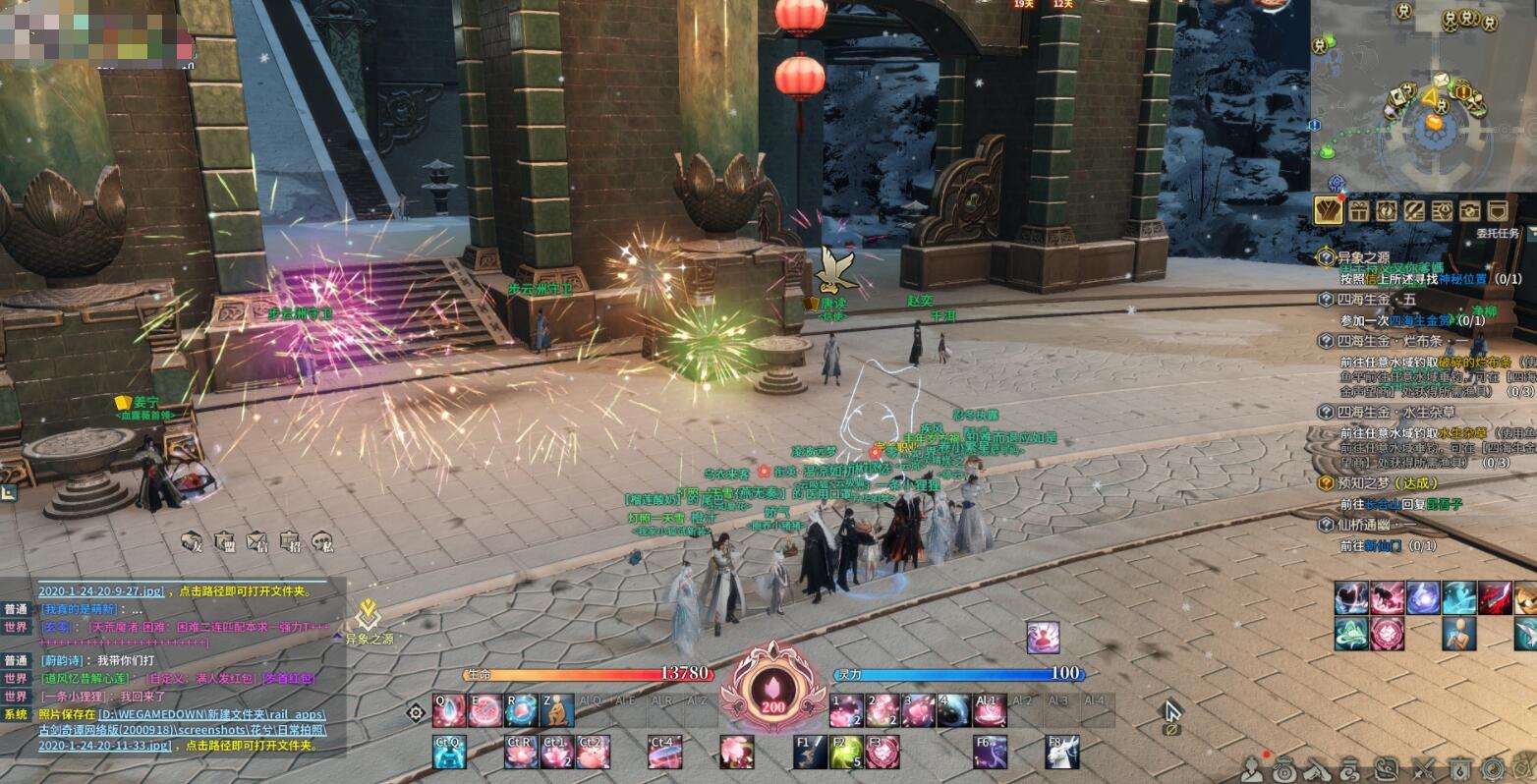The image size is (1537, 784).
Task: Click player name 蔚韵诗 in chat
Action: click(64, 660)
